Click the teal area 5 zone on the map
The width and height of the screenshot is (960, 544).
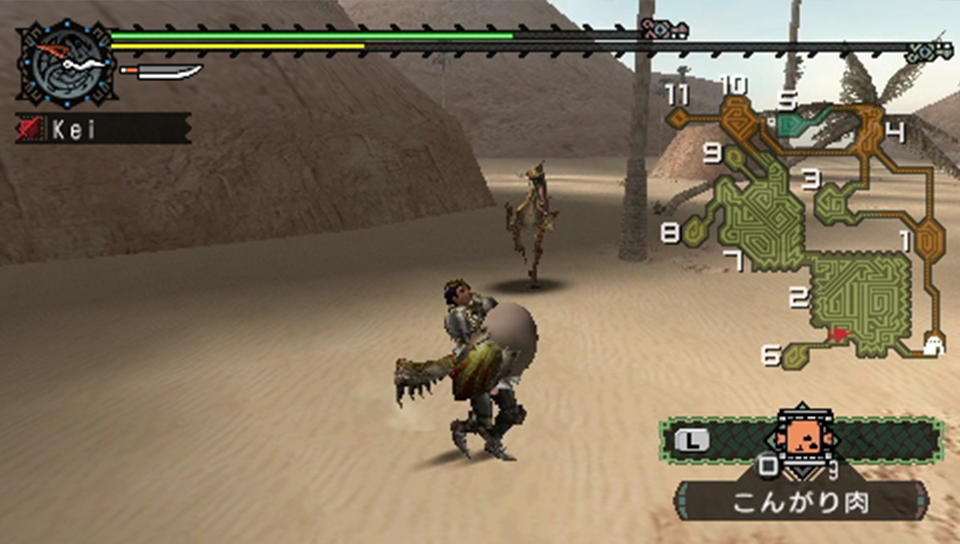pos(806,123)
